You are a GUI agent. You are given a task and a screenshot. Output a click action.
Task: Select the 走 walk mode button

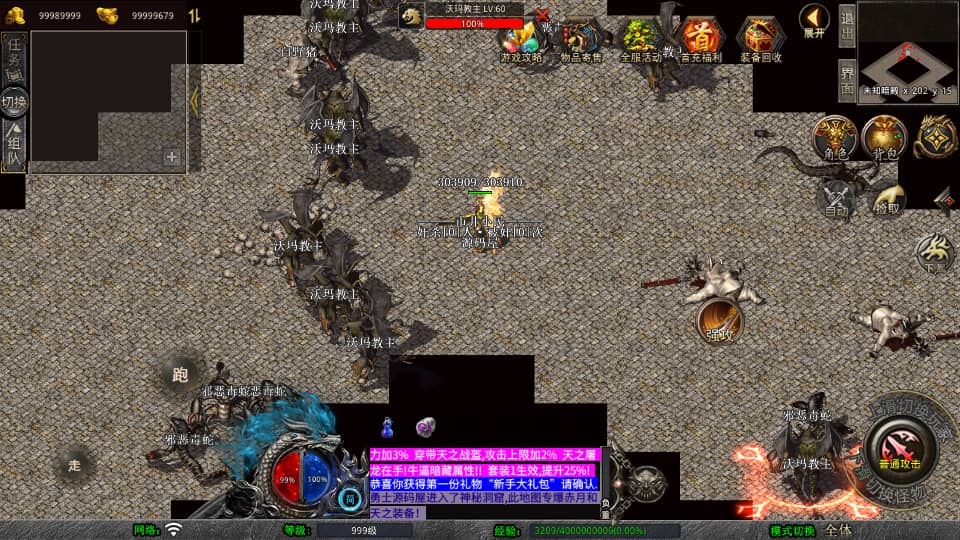(75, 464)
